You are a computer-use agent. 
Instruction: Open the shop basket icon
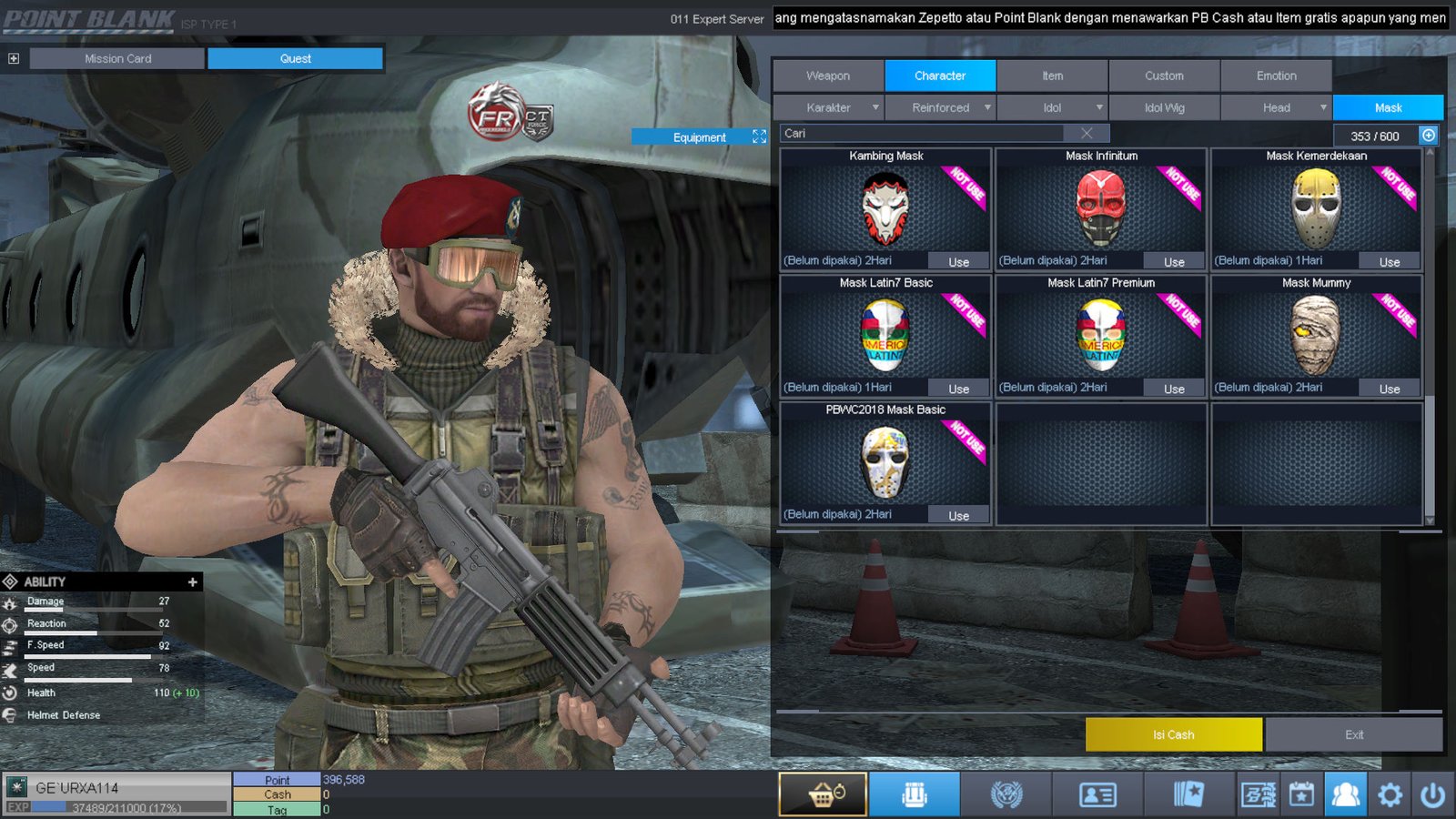coord(823,794)
